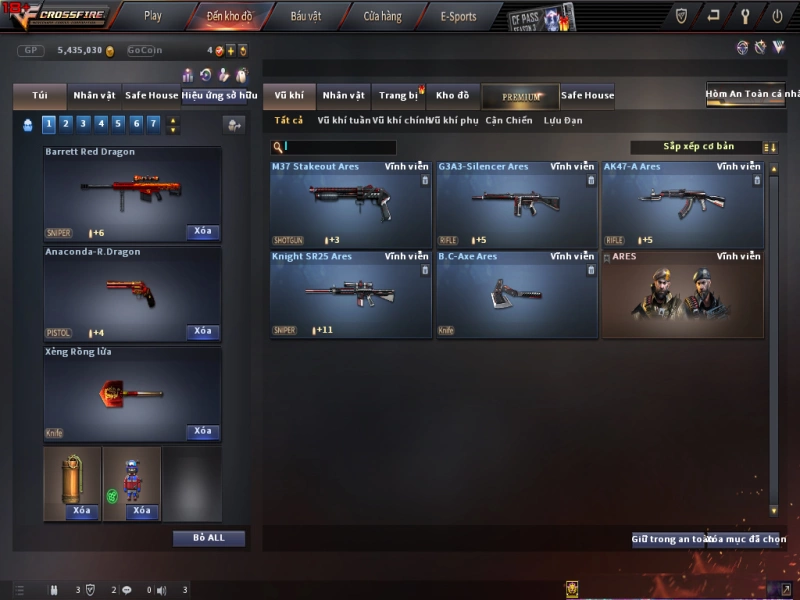The height and width of the screenshot is (600, 800).
Task: Open the E-Sports section
Action: point(458,16)
